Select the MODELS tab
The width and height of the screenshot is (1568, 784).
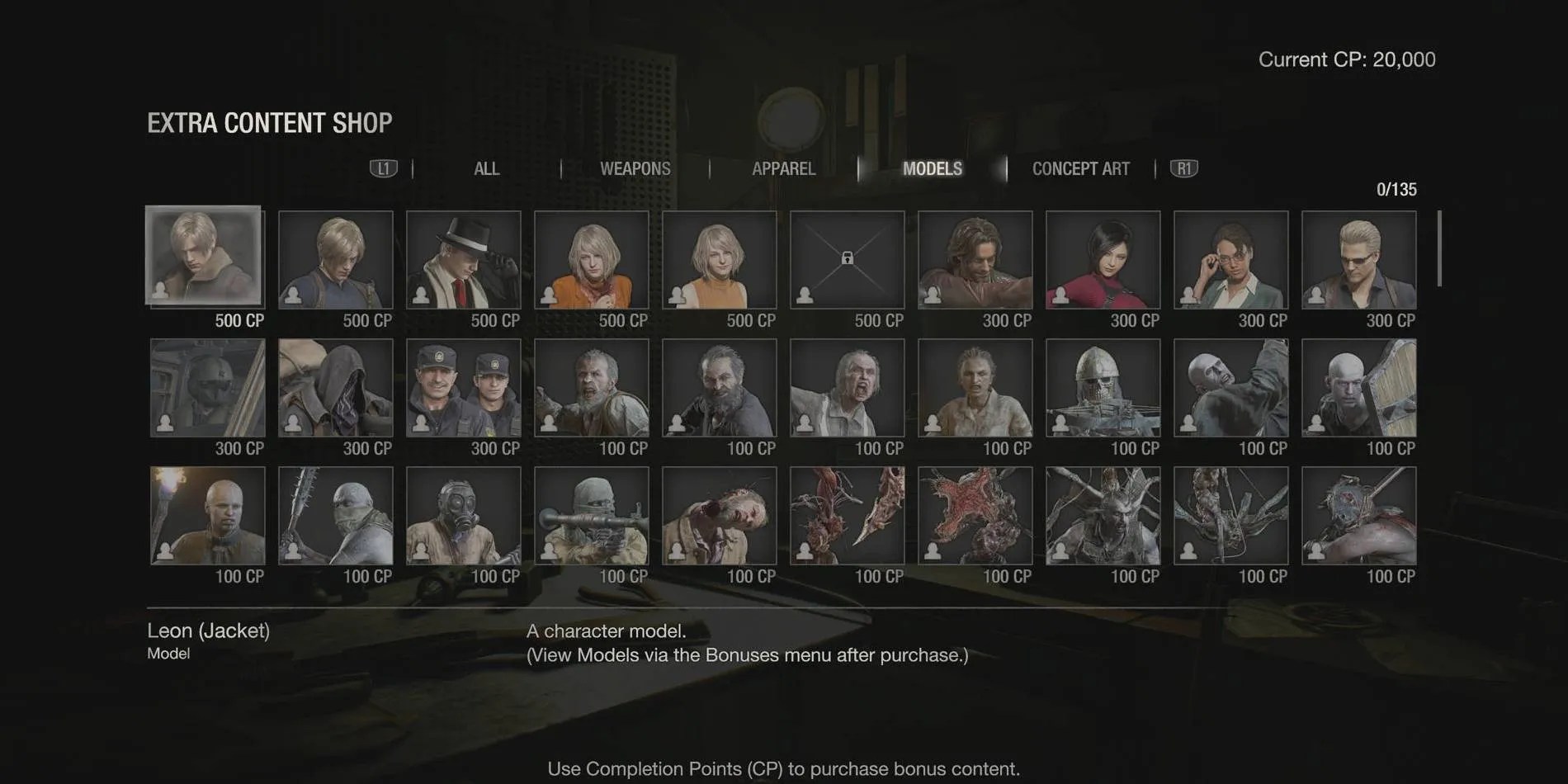(x=933, y=168)
